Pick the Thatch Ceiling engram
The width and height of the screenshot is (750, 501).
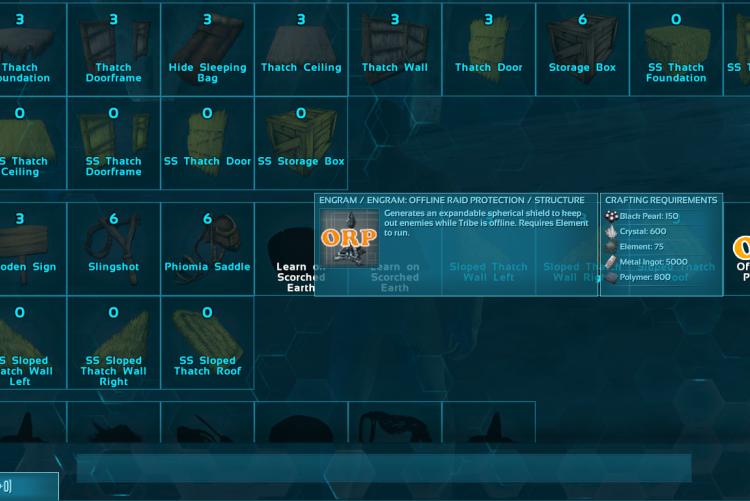301,48
